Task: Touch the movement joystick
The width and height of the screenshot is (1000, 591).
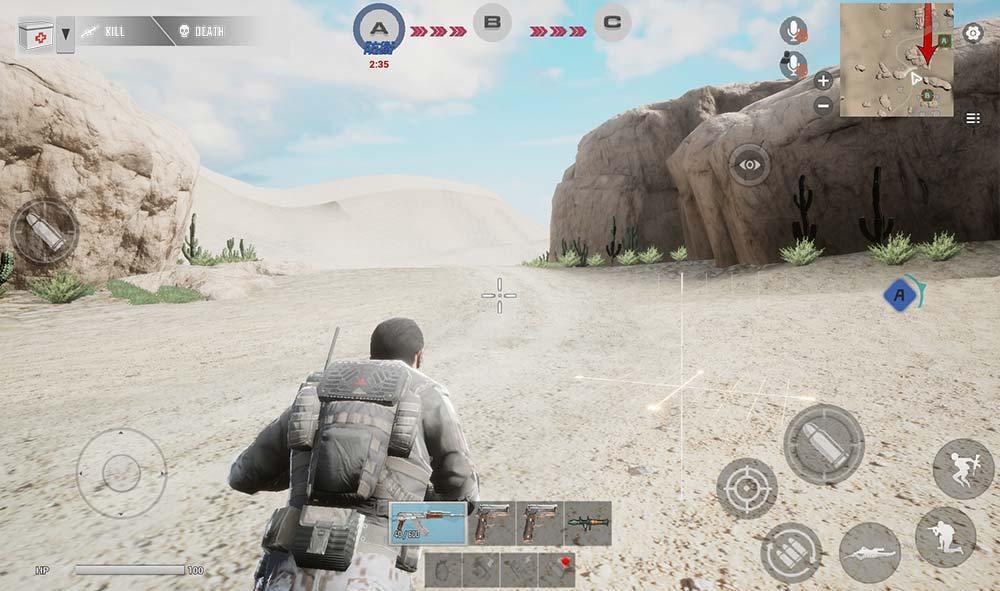Action: (121, 472)
